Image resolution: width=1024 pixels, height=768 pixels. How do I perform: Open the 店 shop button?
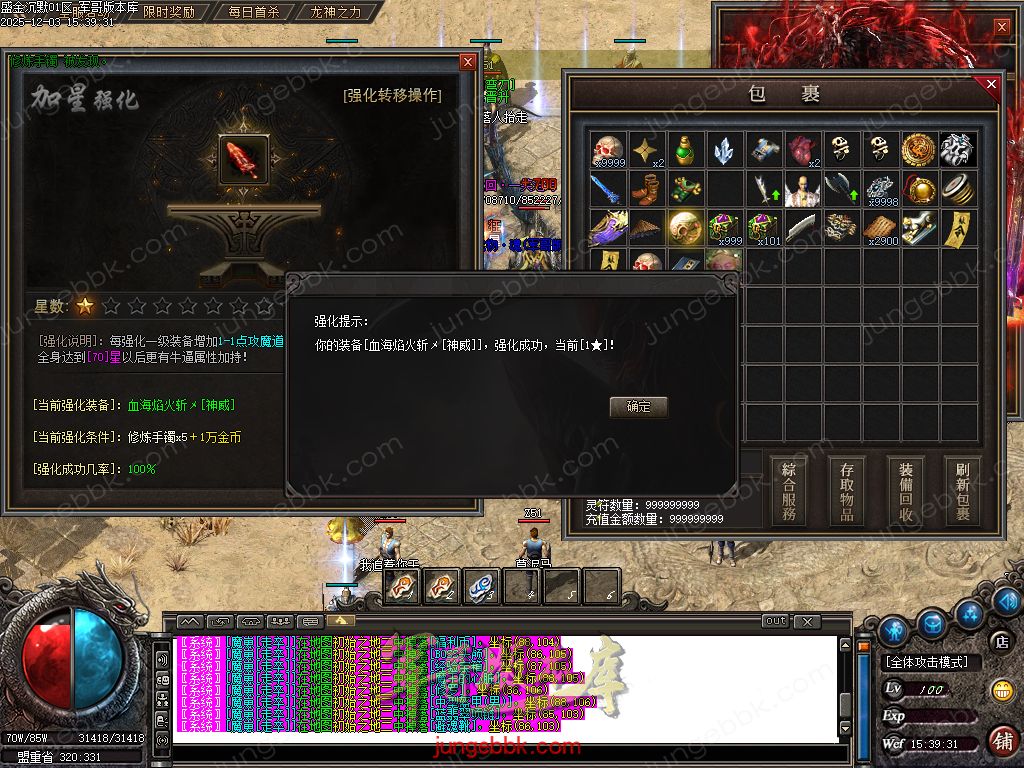[1000, 640]
